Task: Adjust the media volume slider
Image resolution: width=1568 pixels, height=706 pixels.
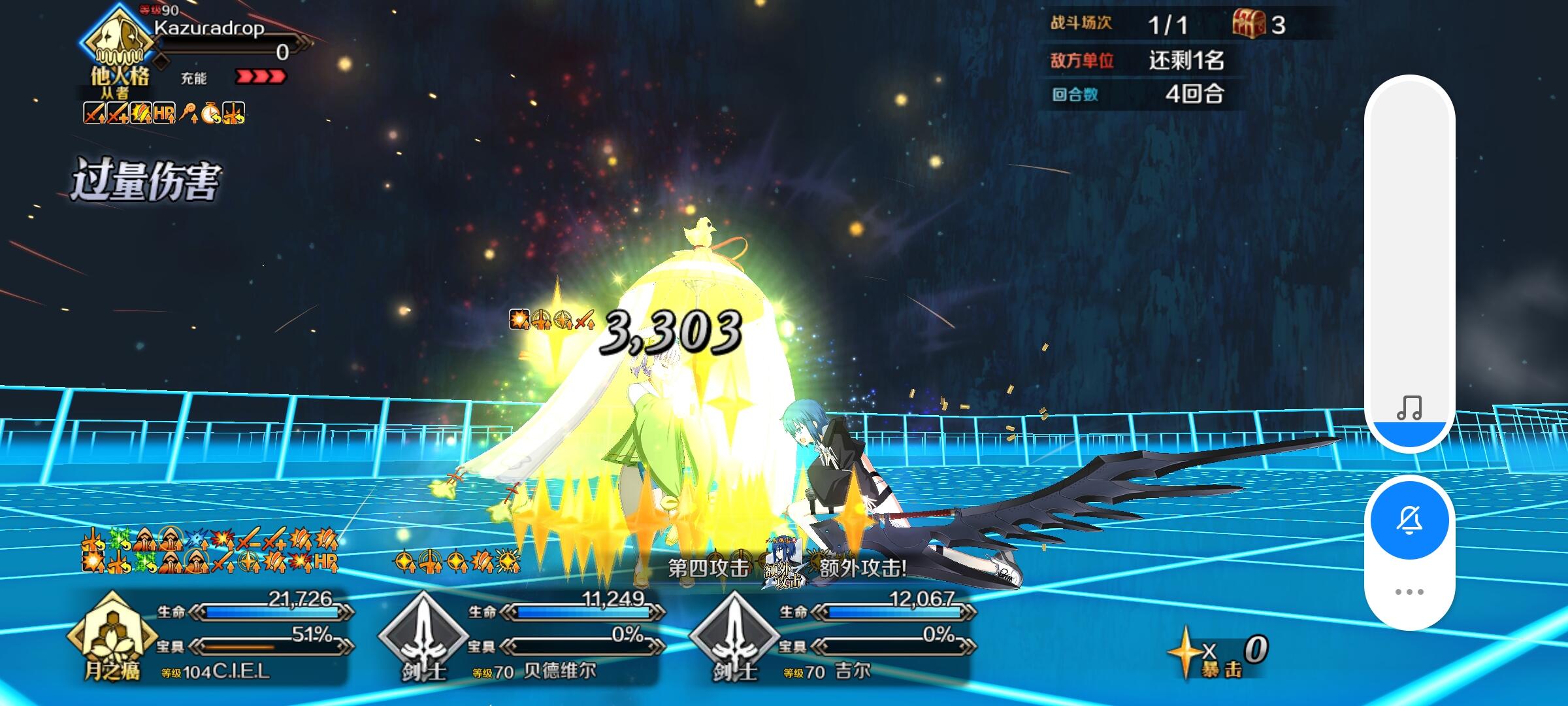Action: 1409,261
